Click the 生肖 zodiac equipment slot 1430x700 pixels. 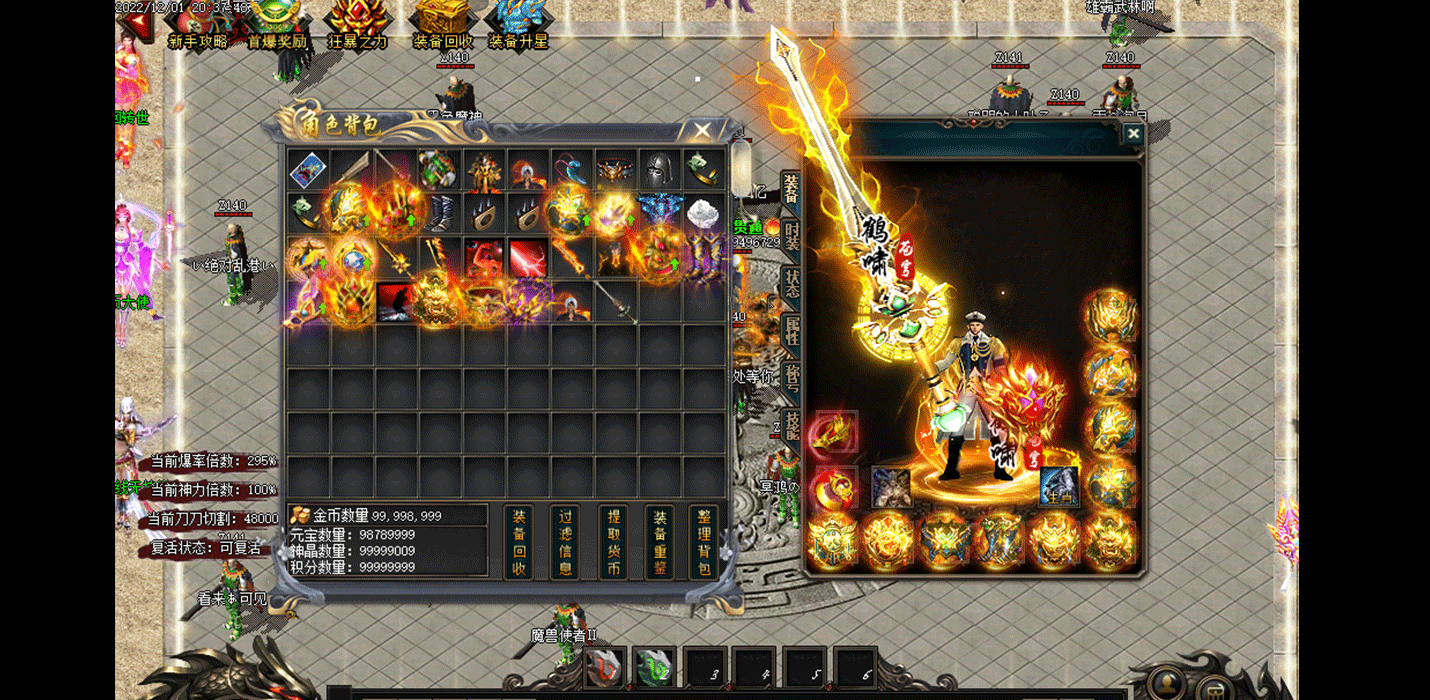[x=1058, y=487]
